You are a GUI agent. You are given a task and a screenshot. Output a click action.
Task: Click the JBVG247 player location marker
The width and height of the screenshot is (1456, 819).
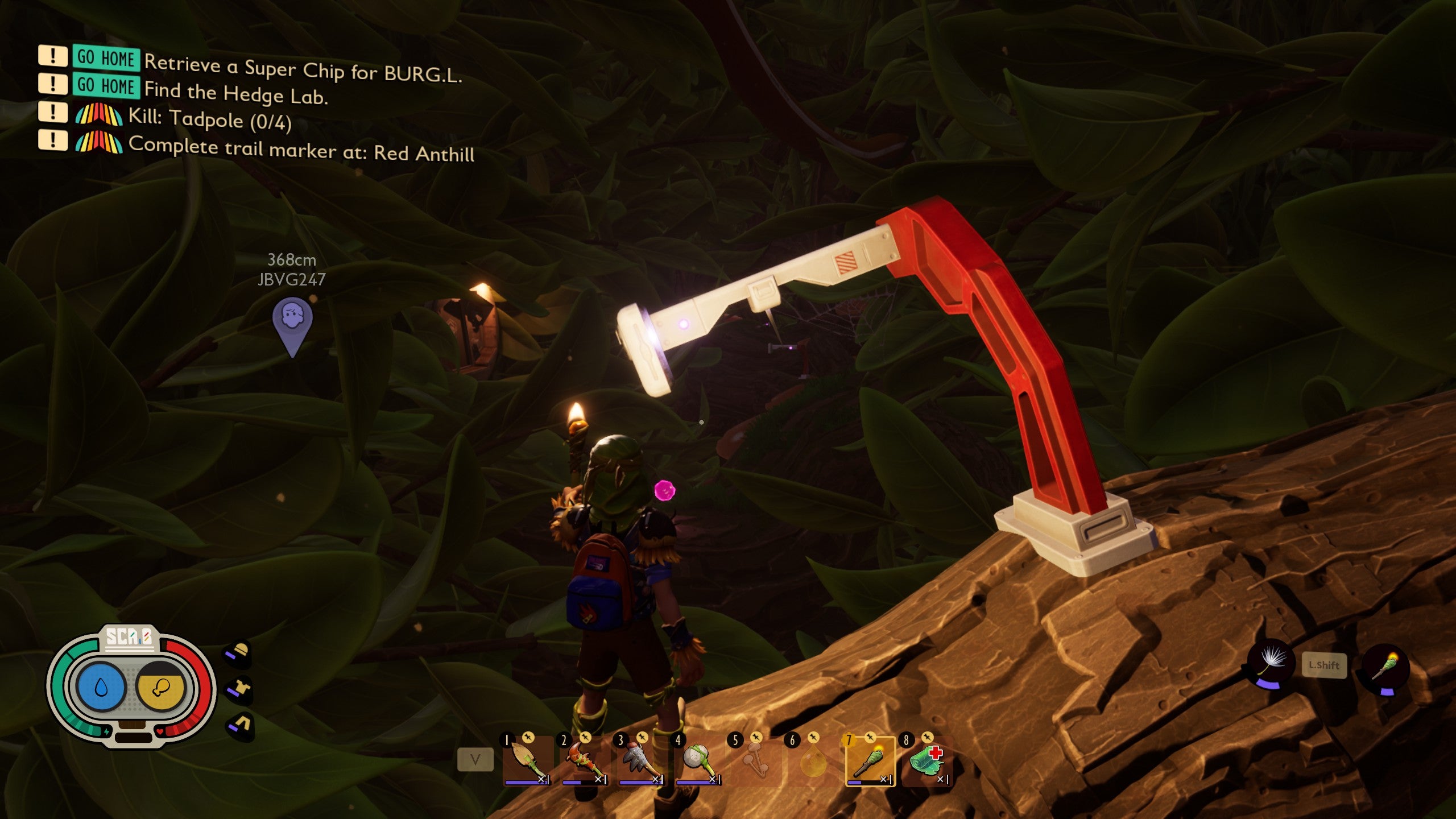(292, 324)
